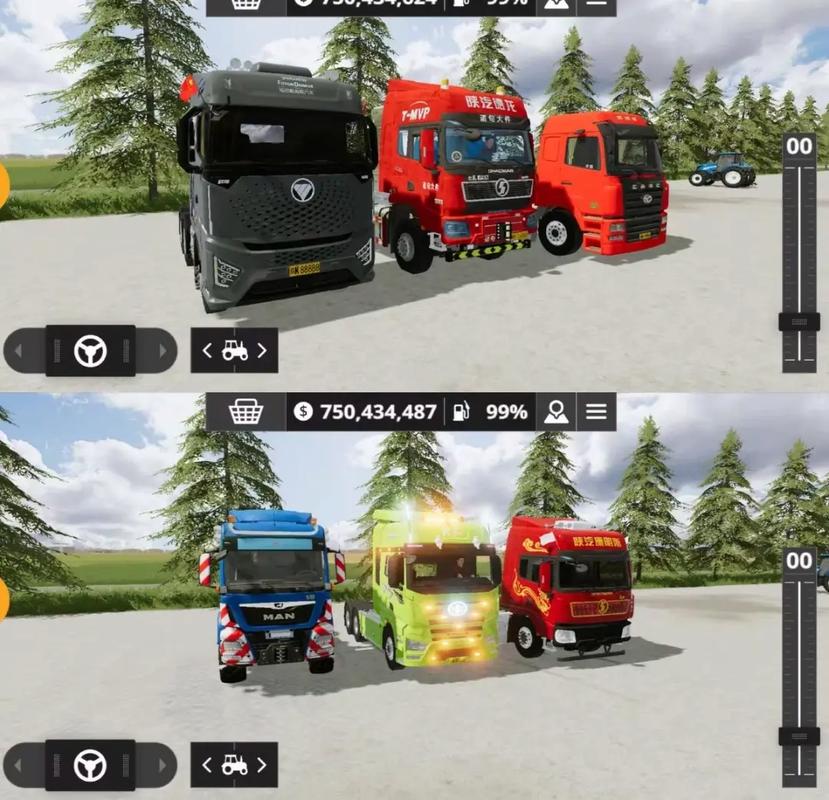Select the next vehicle arrow in the upper screenshot
The height and width of the screenshot is (800, 829).
pyautogui.click(x=262, y=351)
